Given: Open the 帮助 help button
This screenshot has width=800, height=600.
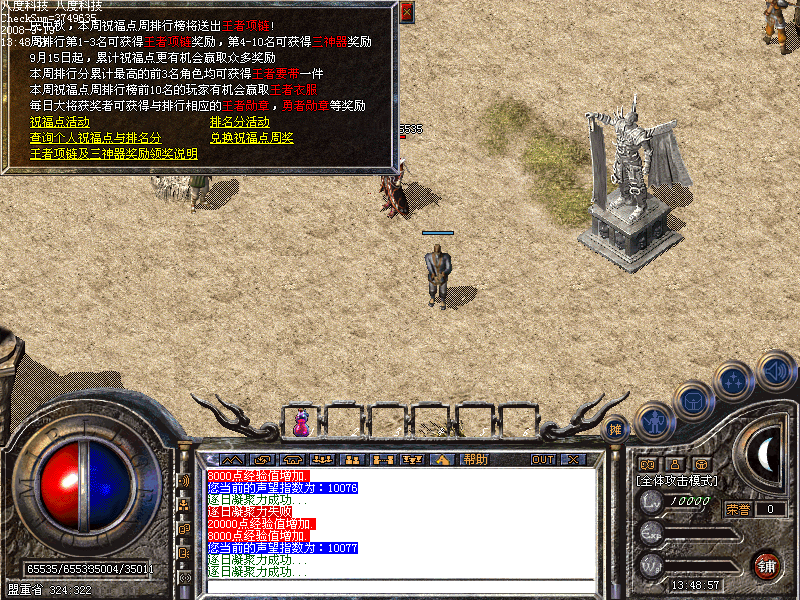Looking at the screenshot, I should click(475, 459).
